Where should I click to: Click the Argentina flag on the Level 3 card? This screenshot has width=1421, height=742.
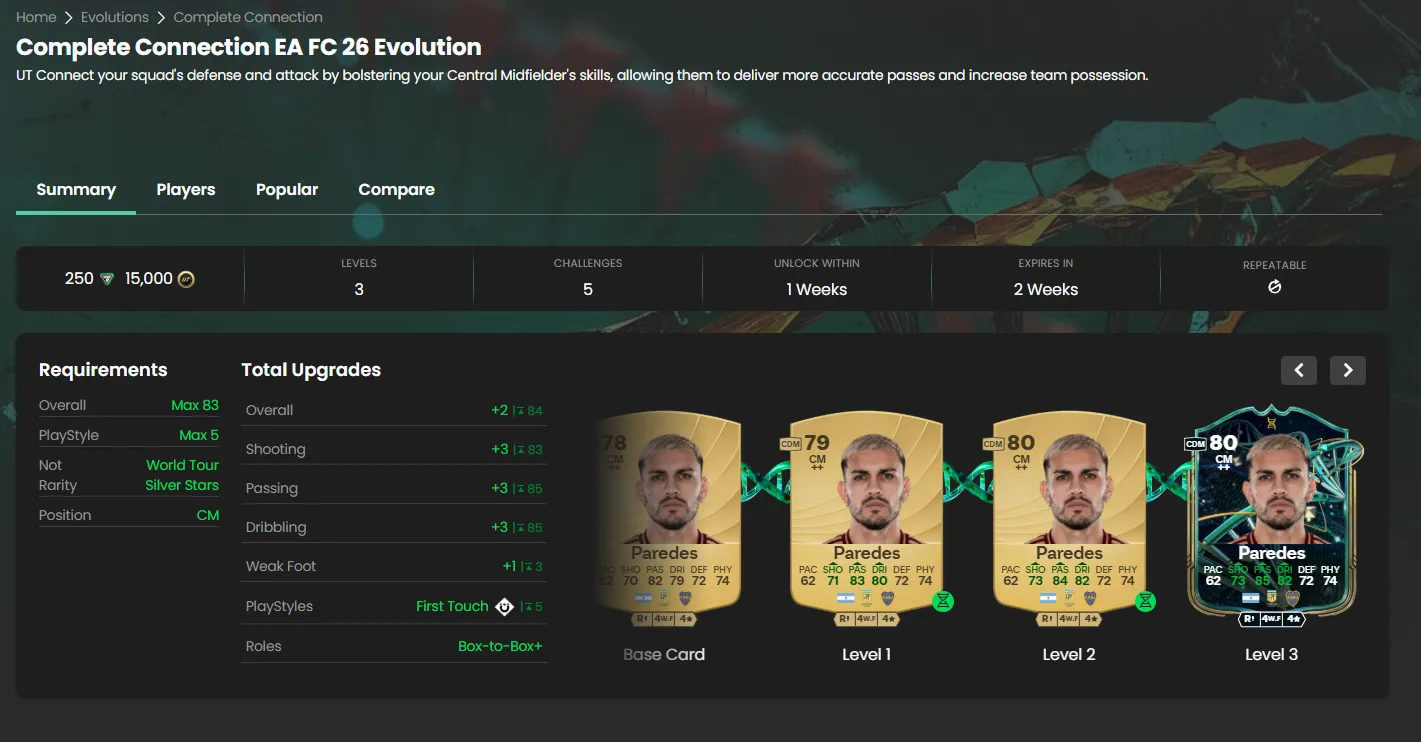1251,598
